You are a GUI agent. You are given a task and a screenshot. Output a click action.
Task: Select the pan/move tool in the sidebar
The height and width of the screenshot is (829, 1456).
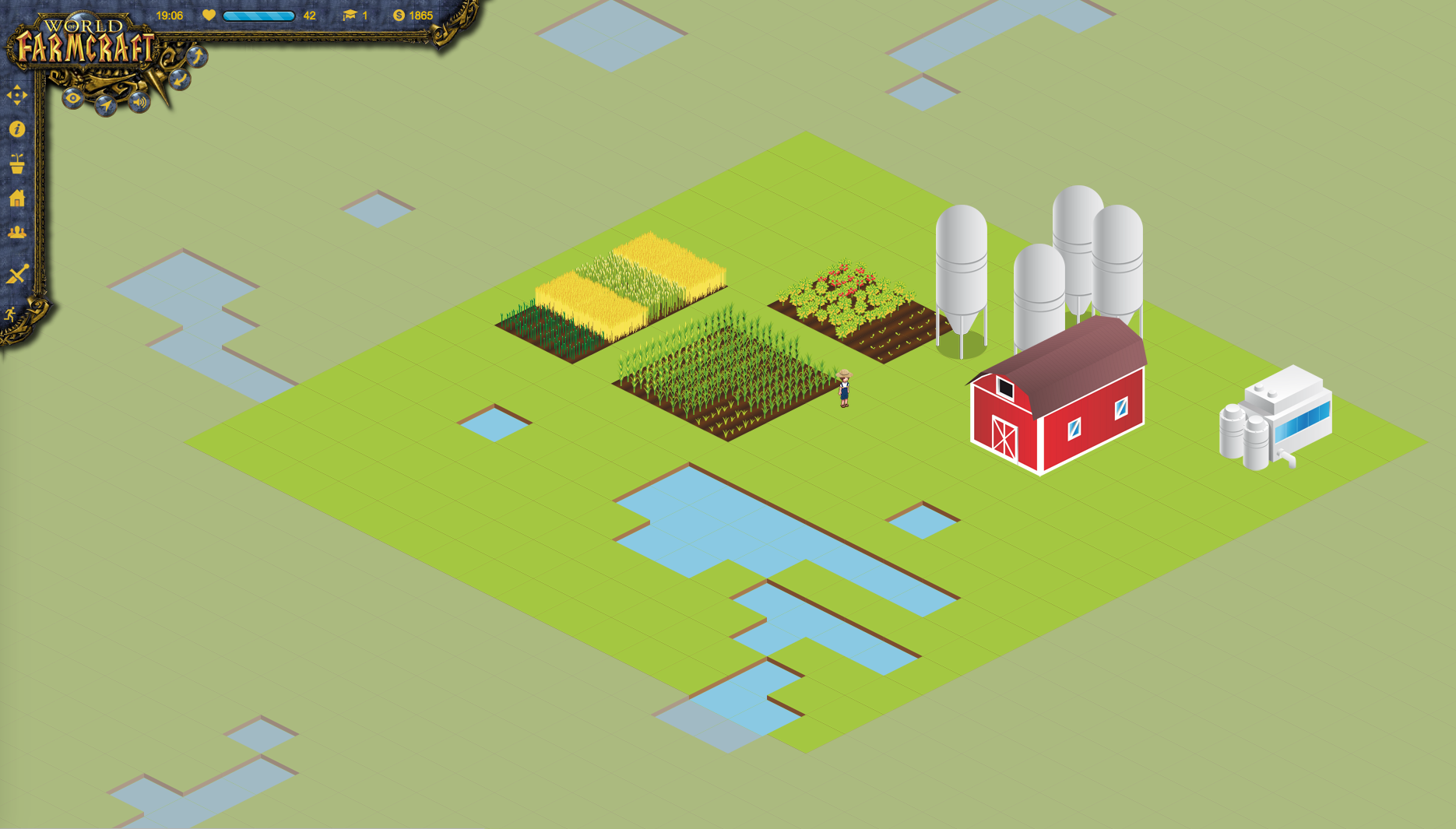pos(17,95)
